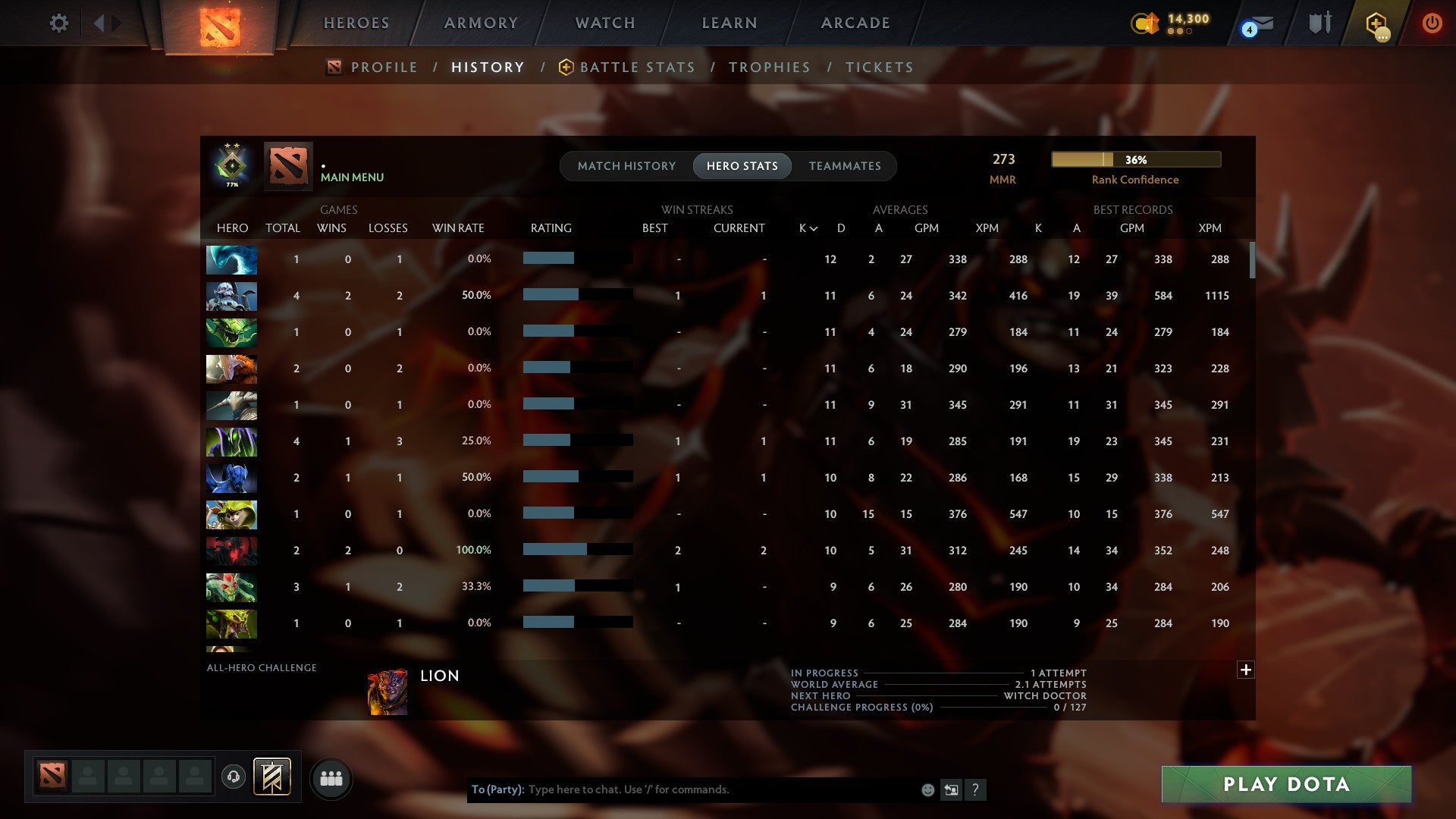Click the Rank Confidence progress bar
Image resolution: width=1456 pixels, height=819 pixels.
point(1135,159)
